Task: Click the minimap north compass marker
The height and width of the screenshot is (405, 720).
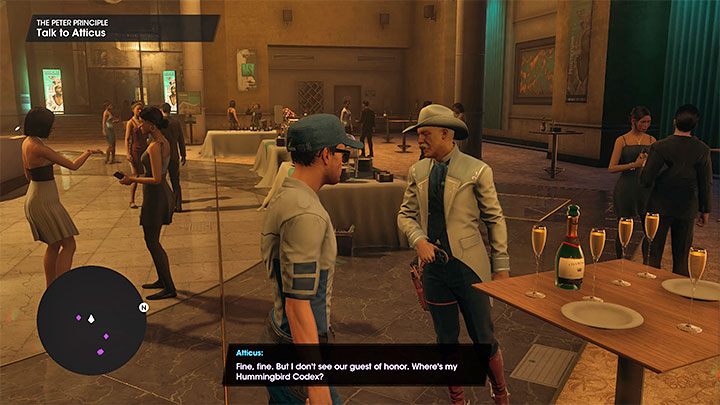Action: pos(143,308)
